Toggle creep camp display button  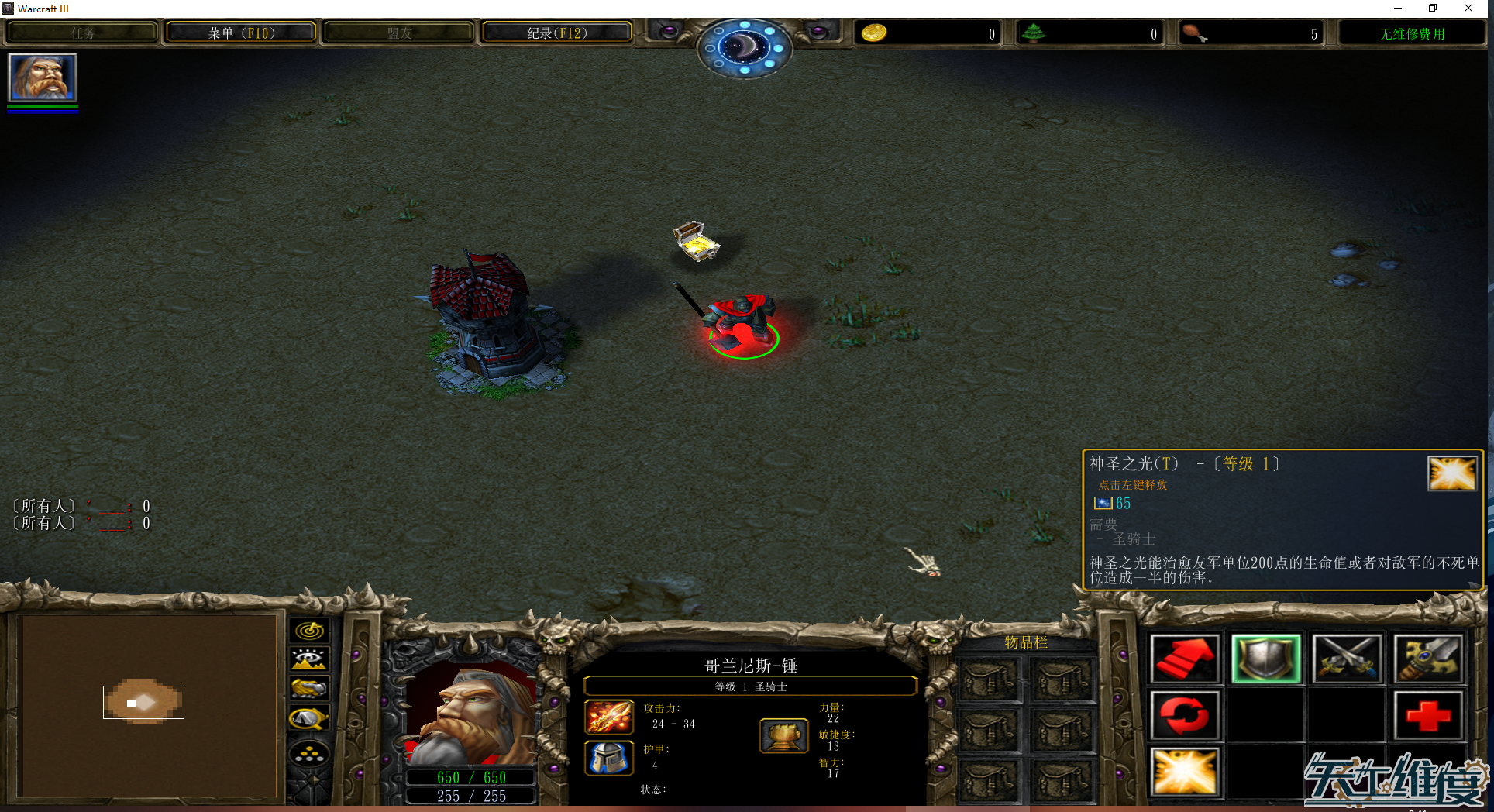click(x=309, y=719)
